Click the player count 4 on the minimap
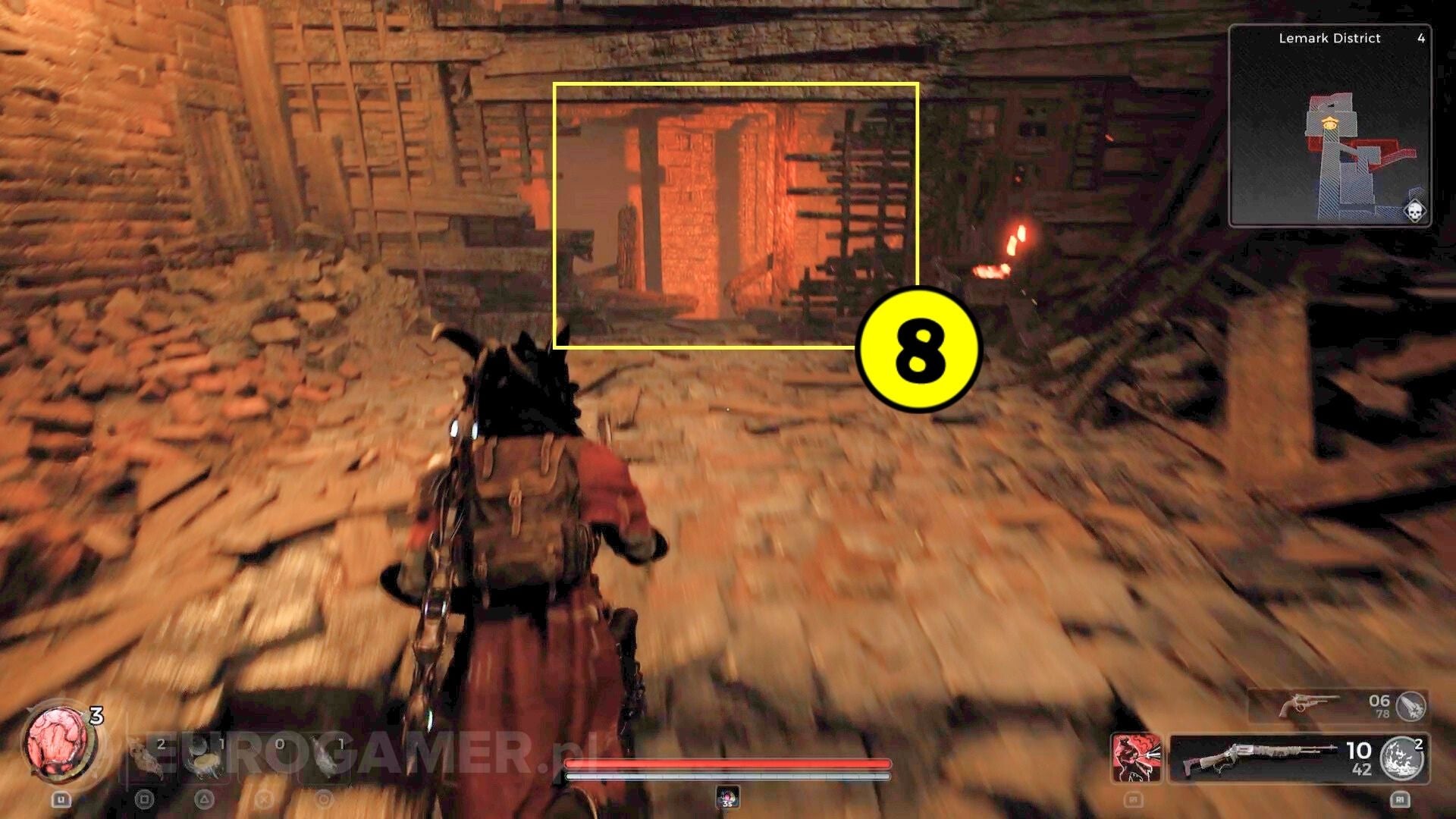Screen dimensions: 1456x819 tap(1421, 39)
